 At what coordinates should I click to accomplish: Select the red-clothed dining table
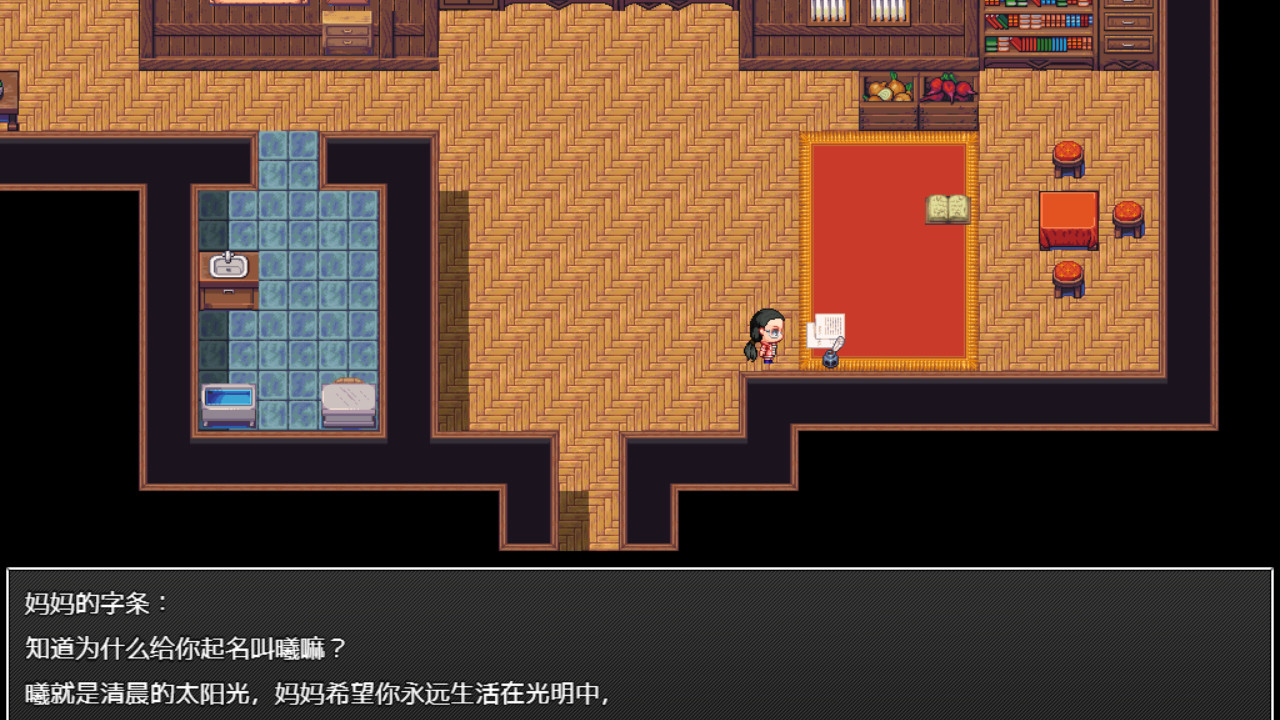click(1069, 220)
